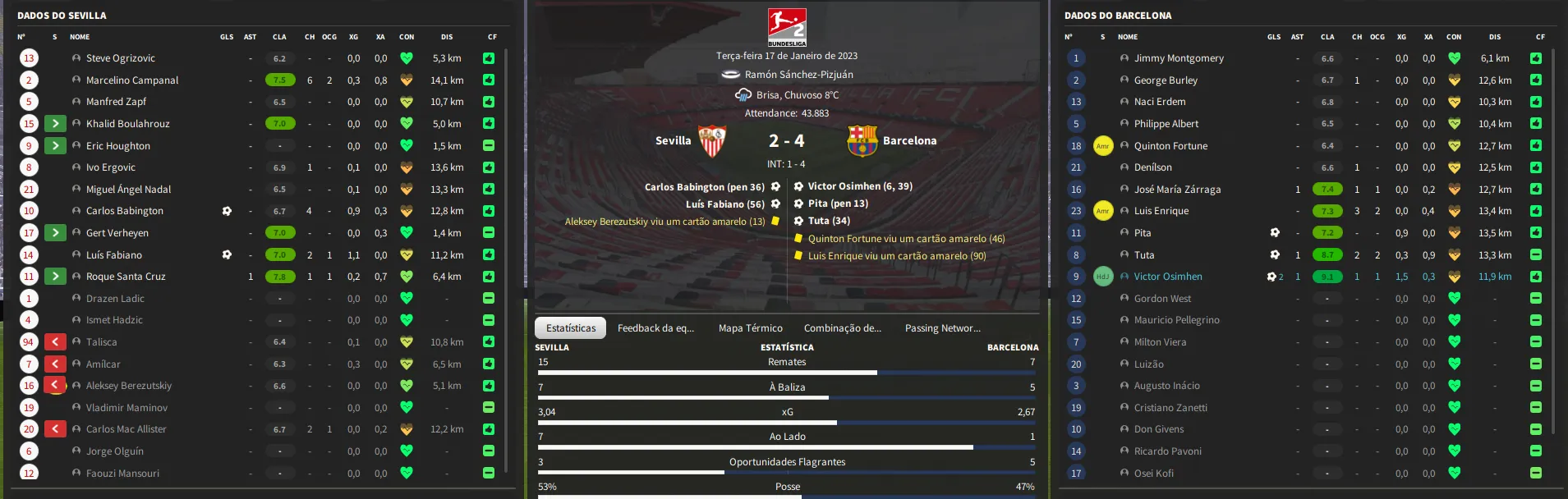Select Victor Osimhen in Barcelona list
This screenshot has height=499, width=1568.
[1167, 277]
